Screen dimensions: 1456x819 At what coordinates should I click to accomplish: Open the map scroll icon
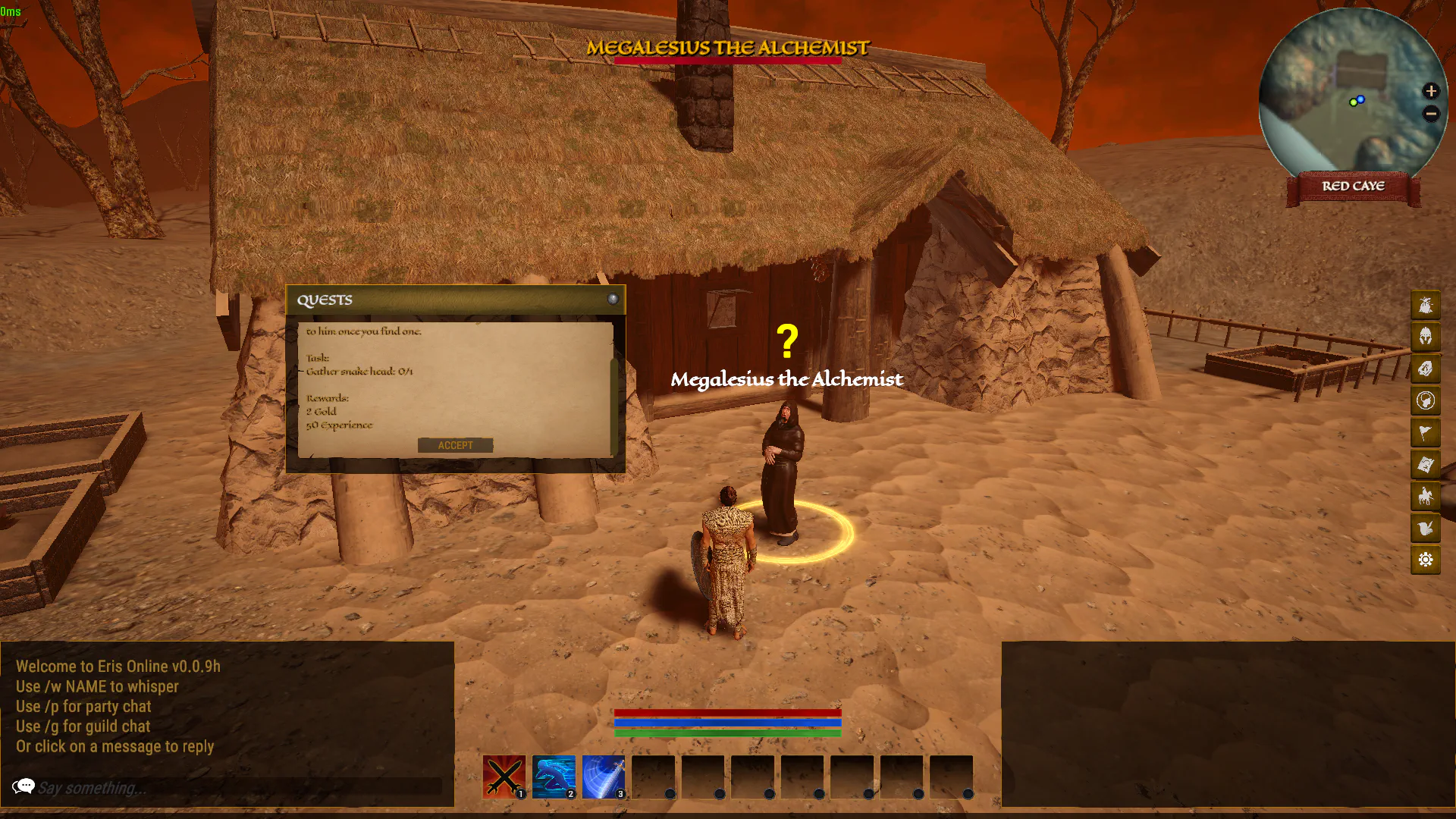pos(1426,464)
